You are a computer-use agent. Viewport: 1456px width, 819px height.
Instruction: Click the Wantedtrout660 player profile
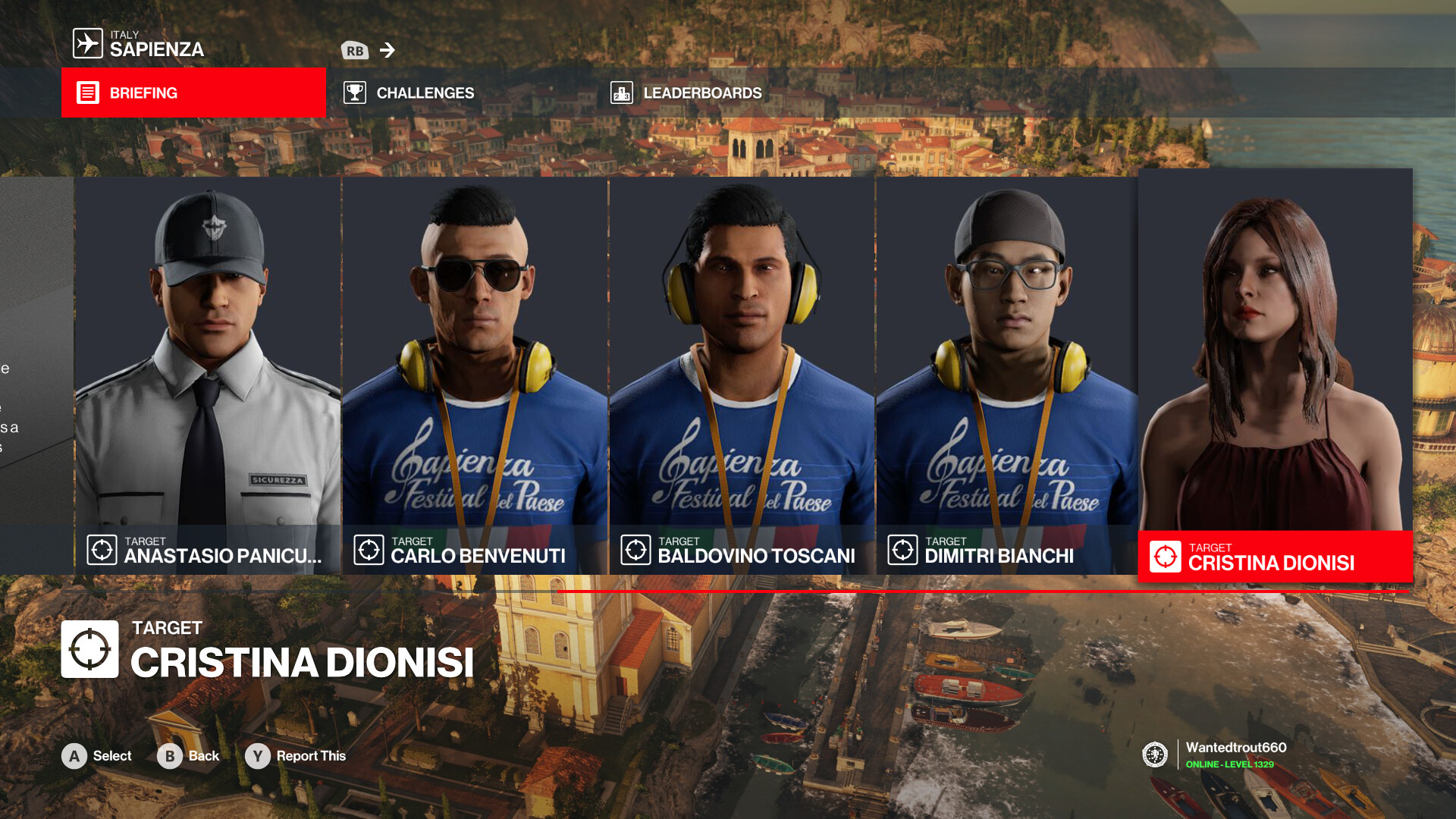click(1235, 755)
